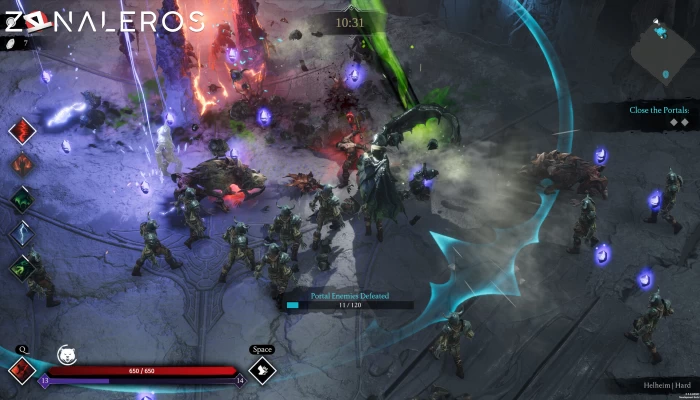Viewport: 700px width, 400px height.
Task: Select the orange fire creature ability
Action: 23,164
